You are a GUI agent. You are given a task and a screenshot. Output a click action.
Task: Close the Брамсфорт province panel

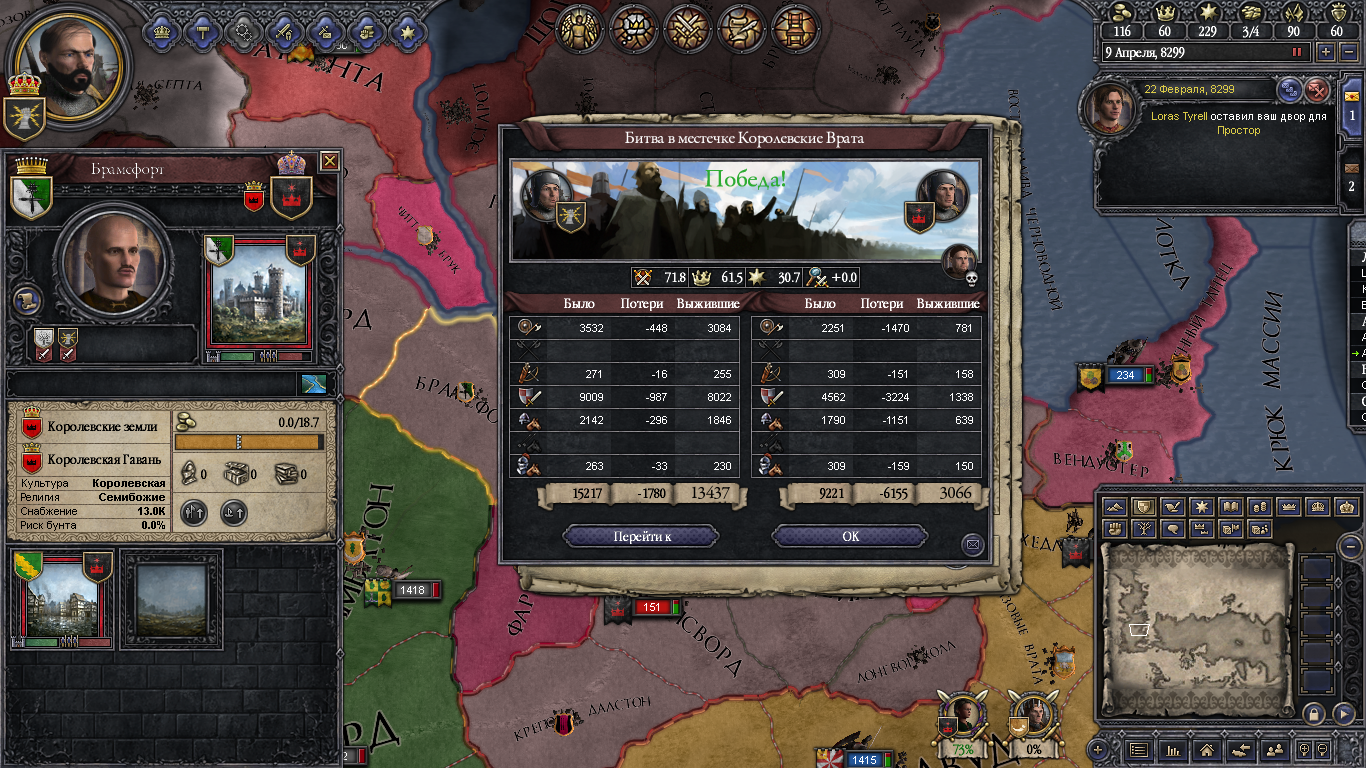click(329, 161)
